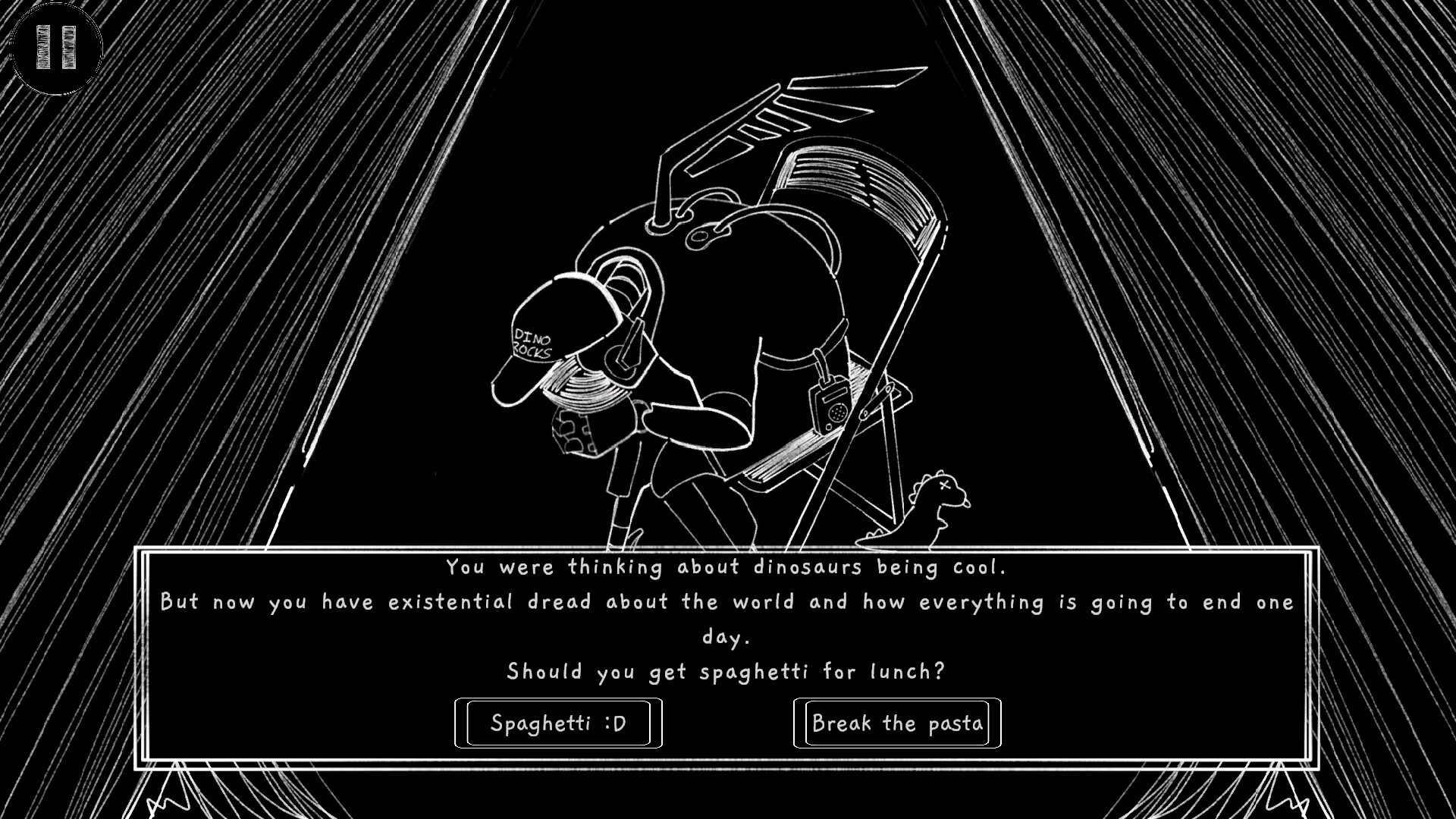Image resolution: width=1456 pixels, height=819 pixels.
Task: Click the hatched curtain lines on the left edge
Action: (76, 303)
